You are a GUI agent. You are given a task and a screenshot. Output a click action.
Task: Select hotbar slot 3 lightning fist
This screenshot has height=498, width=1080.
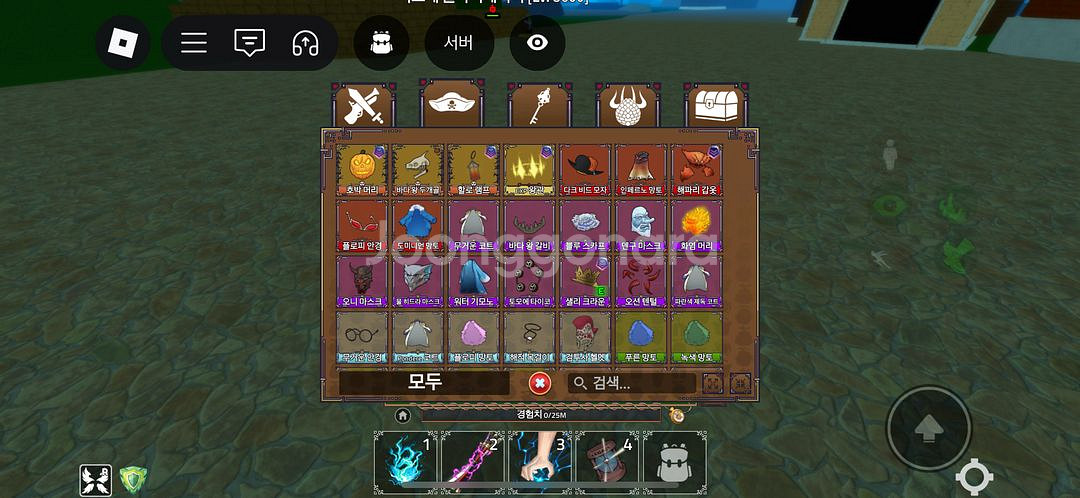click(x=540, y=462)
